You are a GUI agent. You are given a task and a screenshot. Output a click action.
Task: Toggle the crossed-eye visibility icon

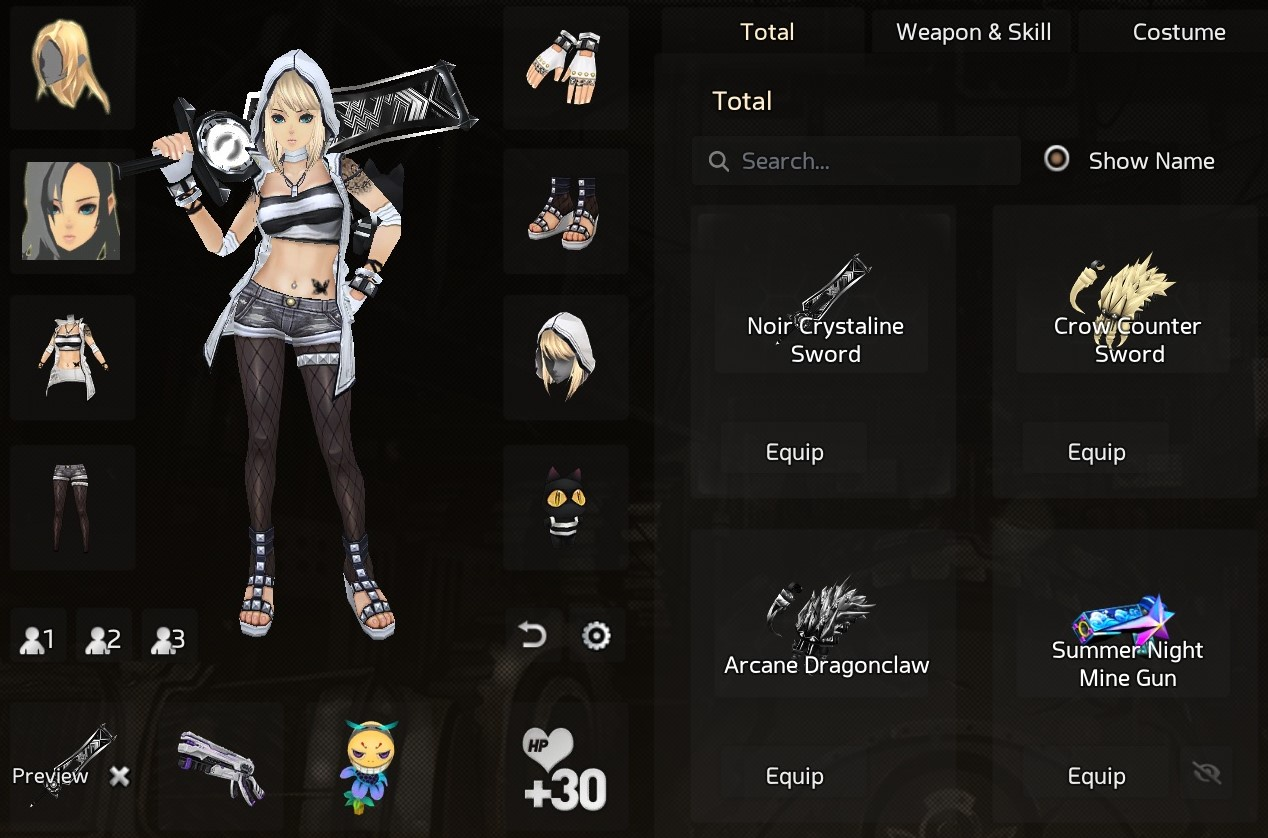[1207, 773]
